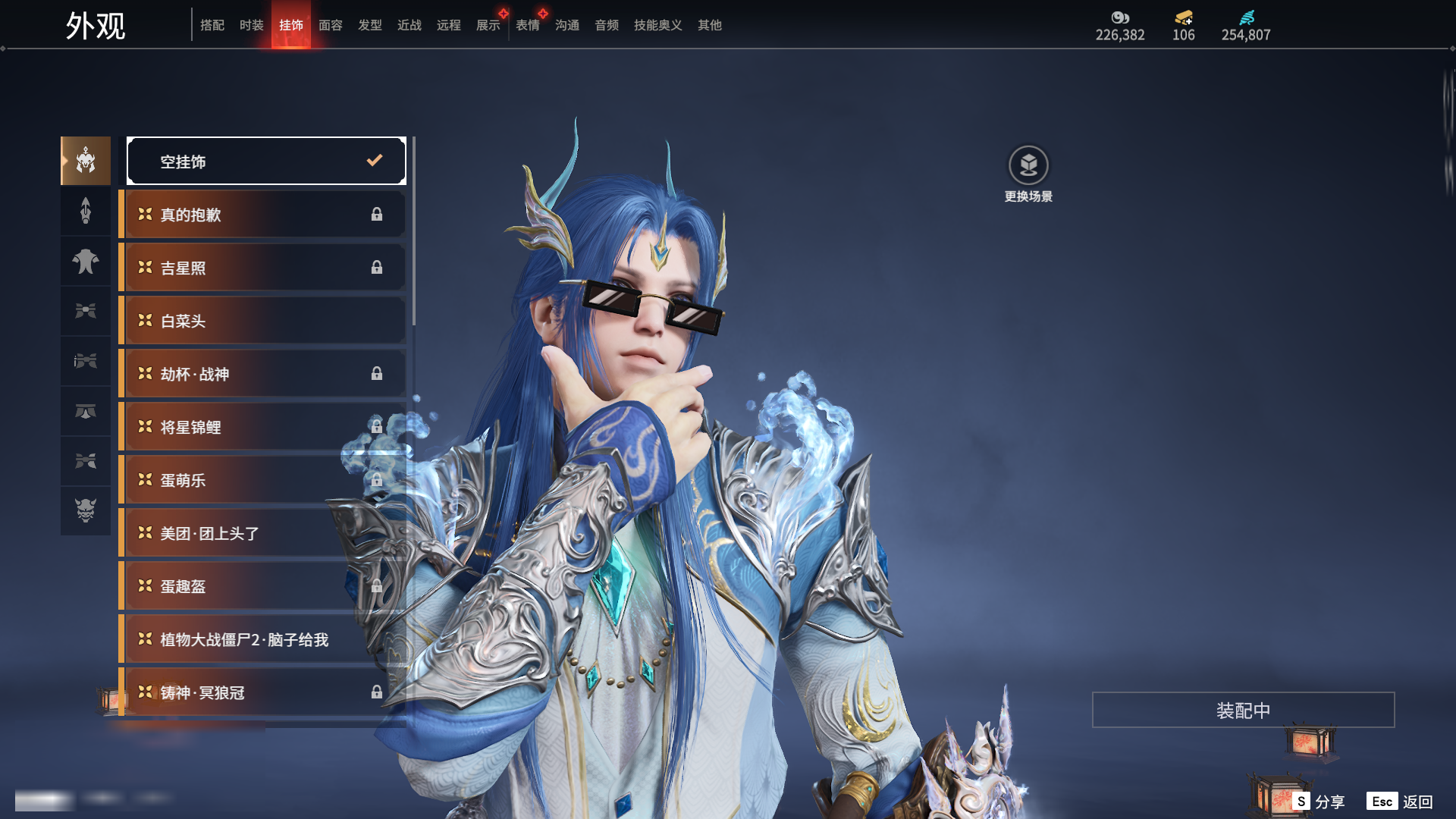Select the 劫杯·战神 accessory
1456x819 pixels.
[x=262, y=374]
